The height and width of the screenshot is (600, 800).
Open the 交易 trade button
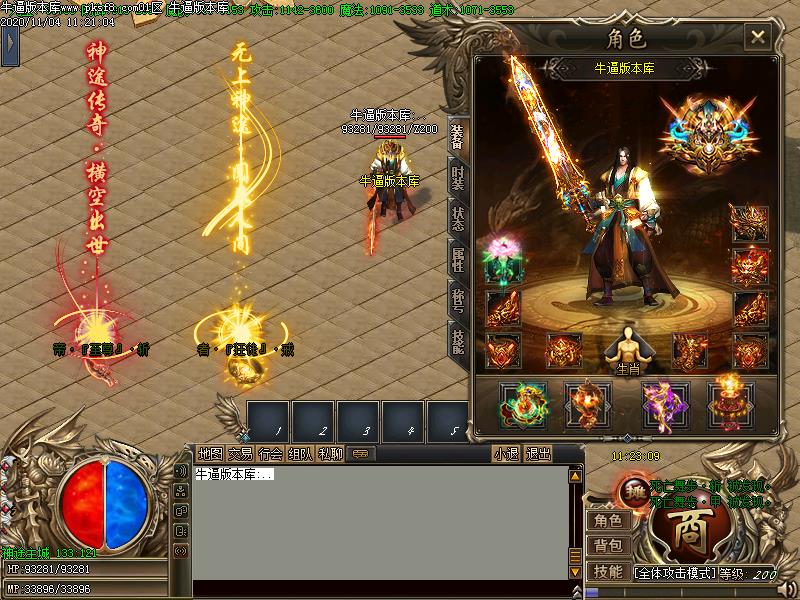click(240, 454)
